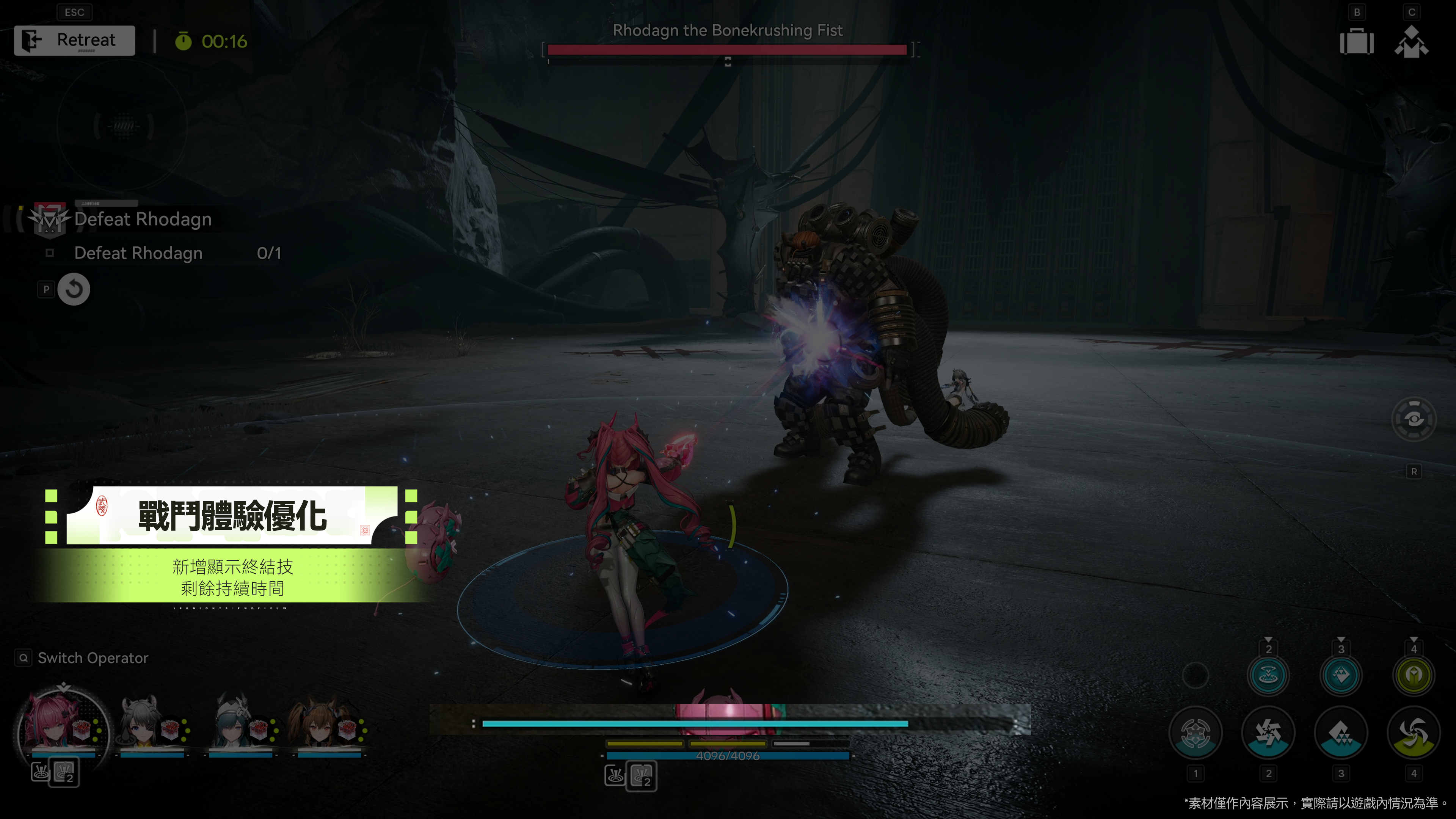Trigger the green arrow-in-ring ultimate icon
The width and height of the screenshot is (1456, 819).
(x=1414, y=675)
